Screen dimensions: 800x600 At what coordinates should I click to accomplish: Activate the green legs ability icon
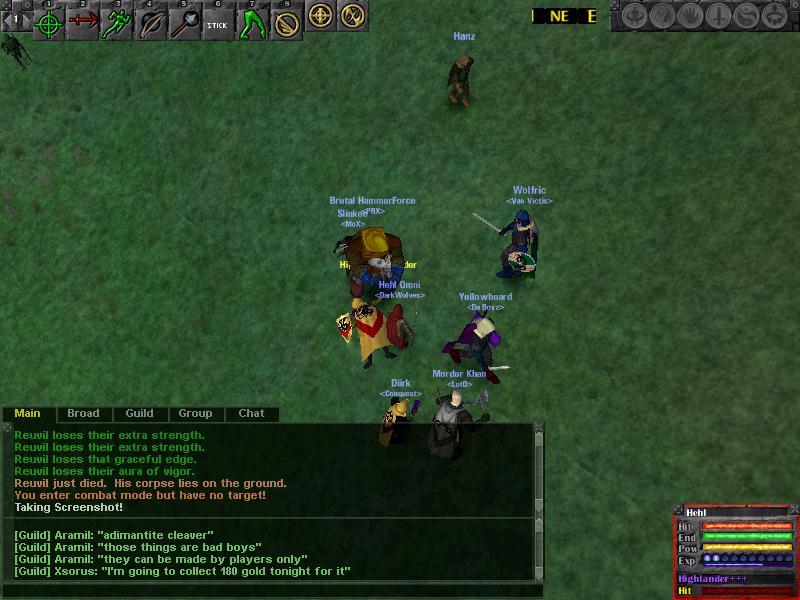[252, 23]
